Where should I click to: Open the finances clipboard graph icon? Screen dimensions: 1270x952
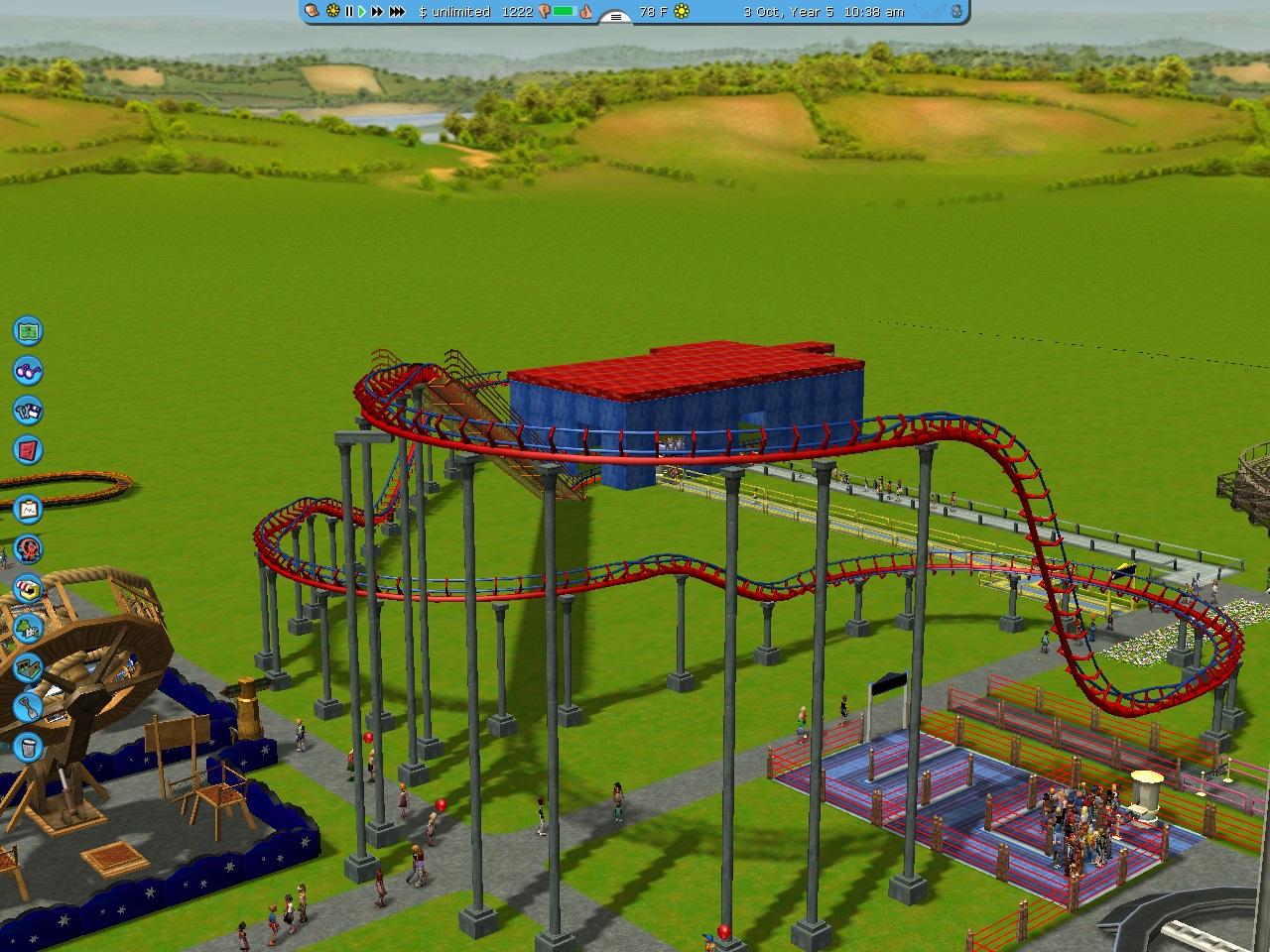click(28, 510)
